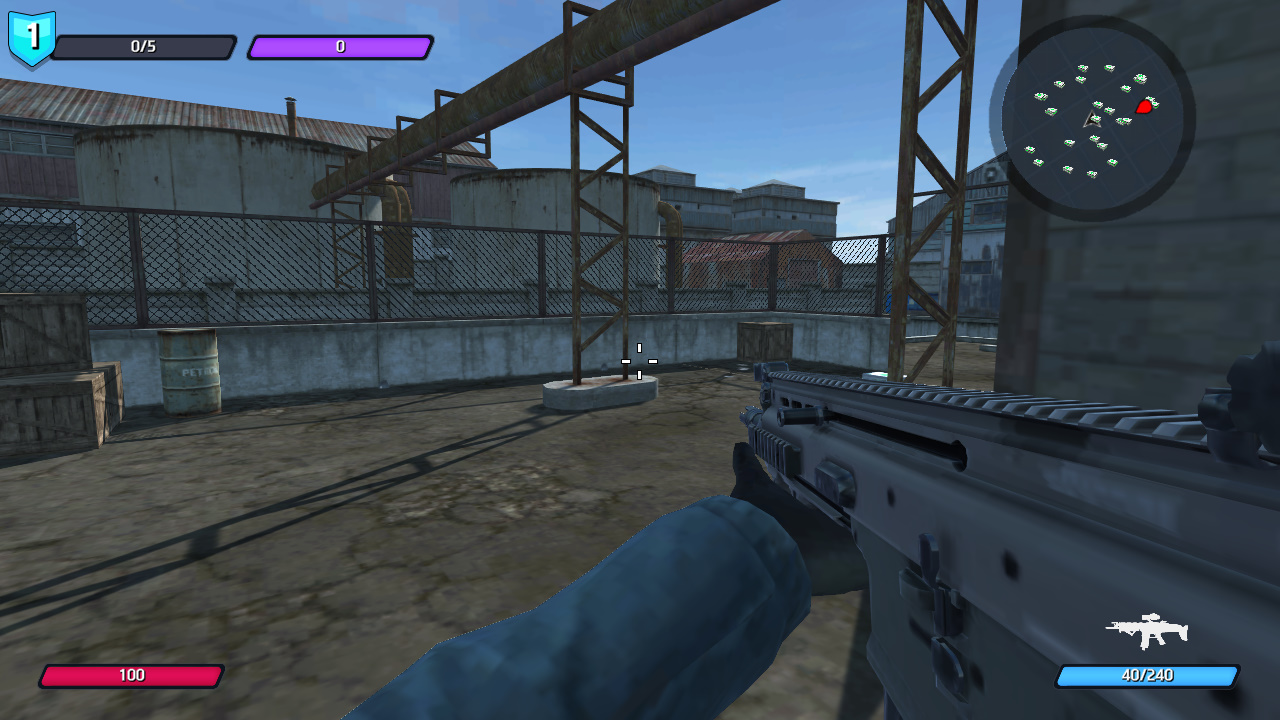
Task: Click the crosshair at screen center
Action: click(637, 362)
